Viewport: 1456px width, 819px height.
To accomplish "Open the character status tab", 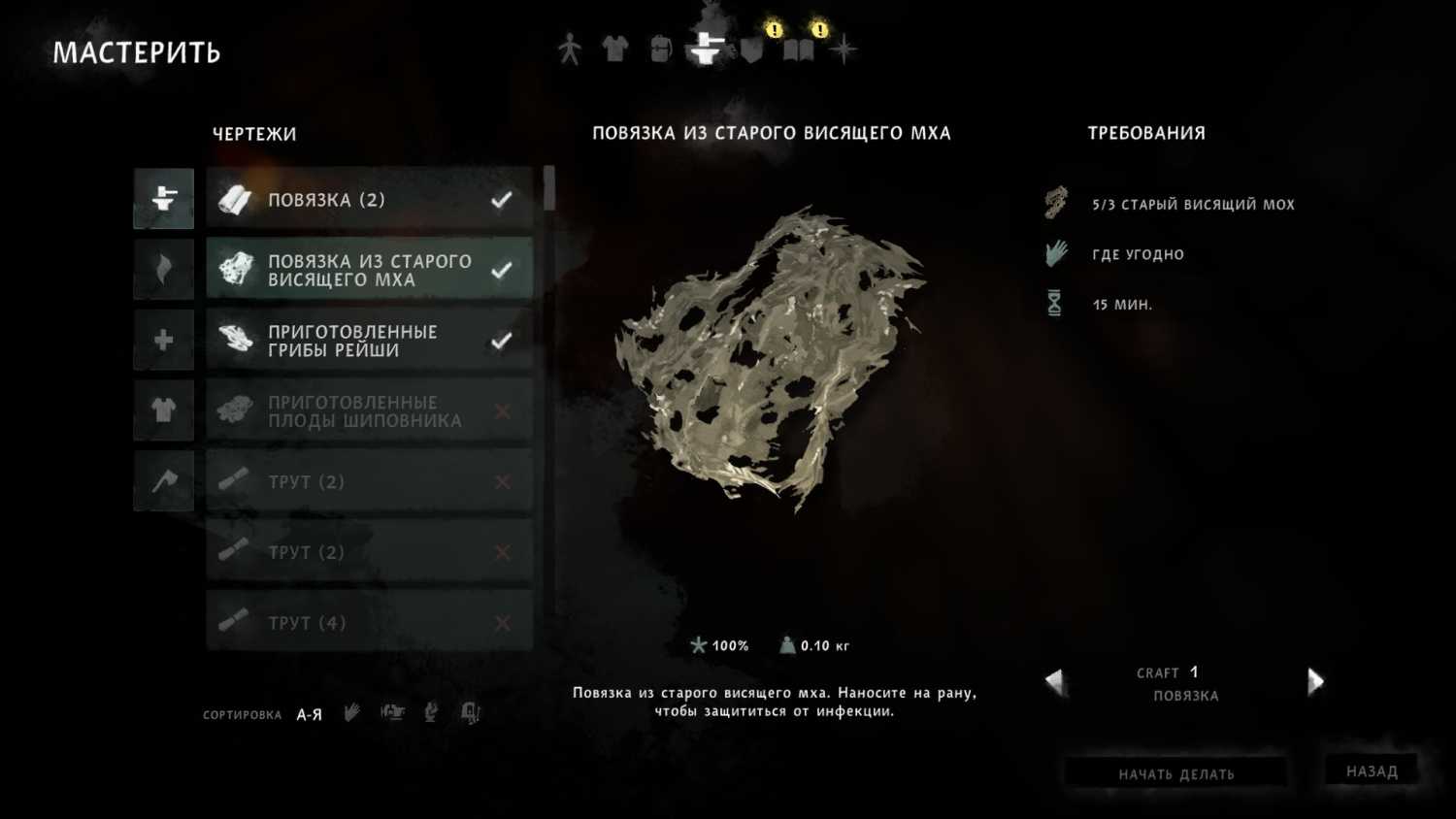I will [x=570, y=49].
